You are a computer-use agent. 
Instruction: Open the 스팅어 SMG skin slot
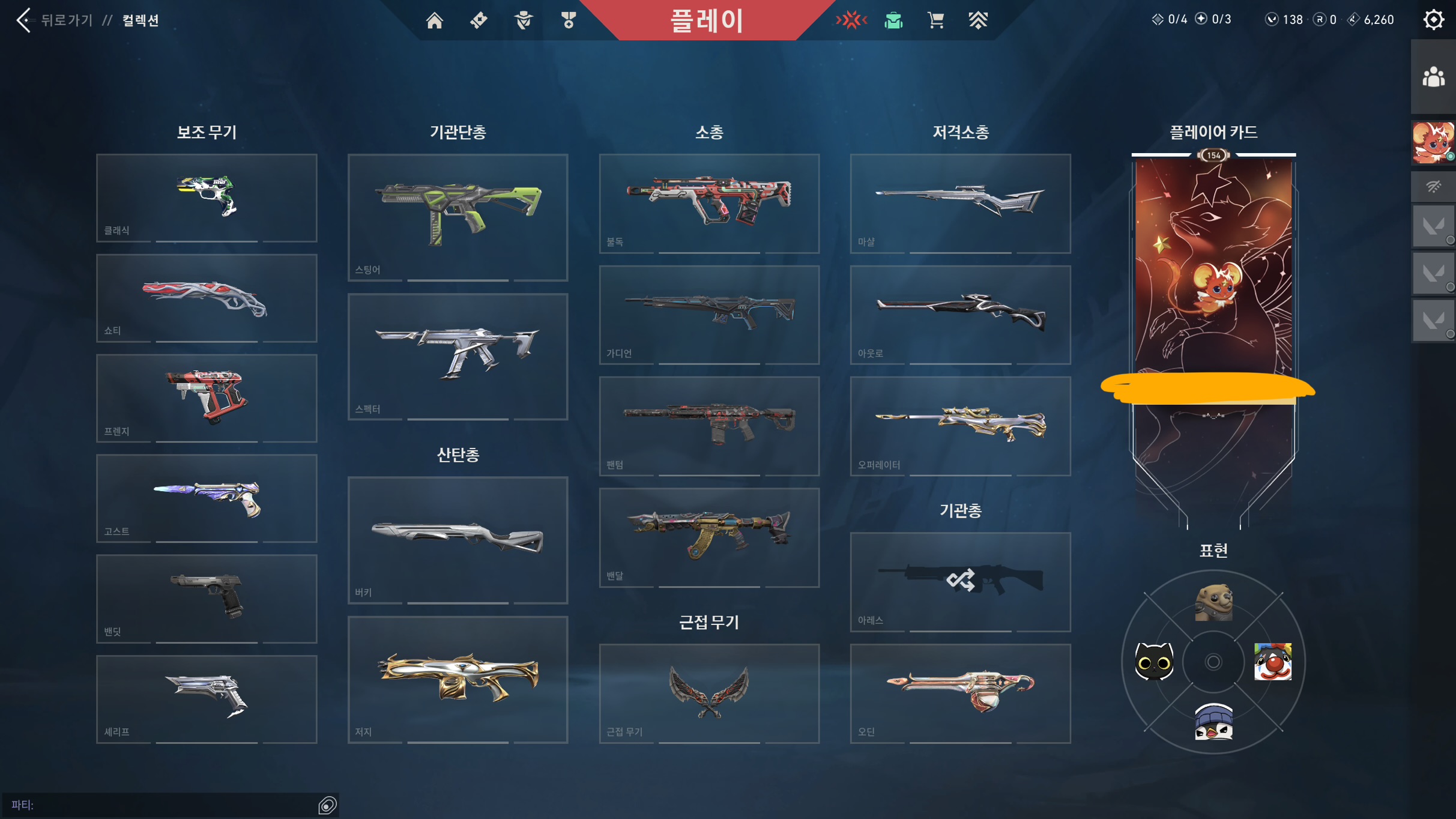tap(458, 217)
